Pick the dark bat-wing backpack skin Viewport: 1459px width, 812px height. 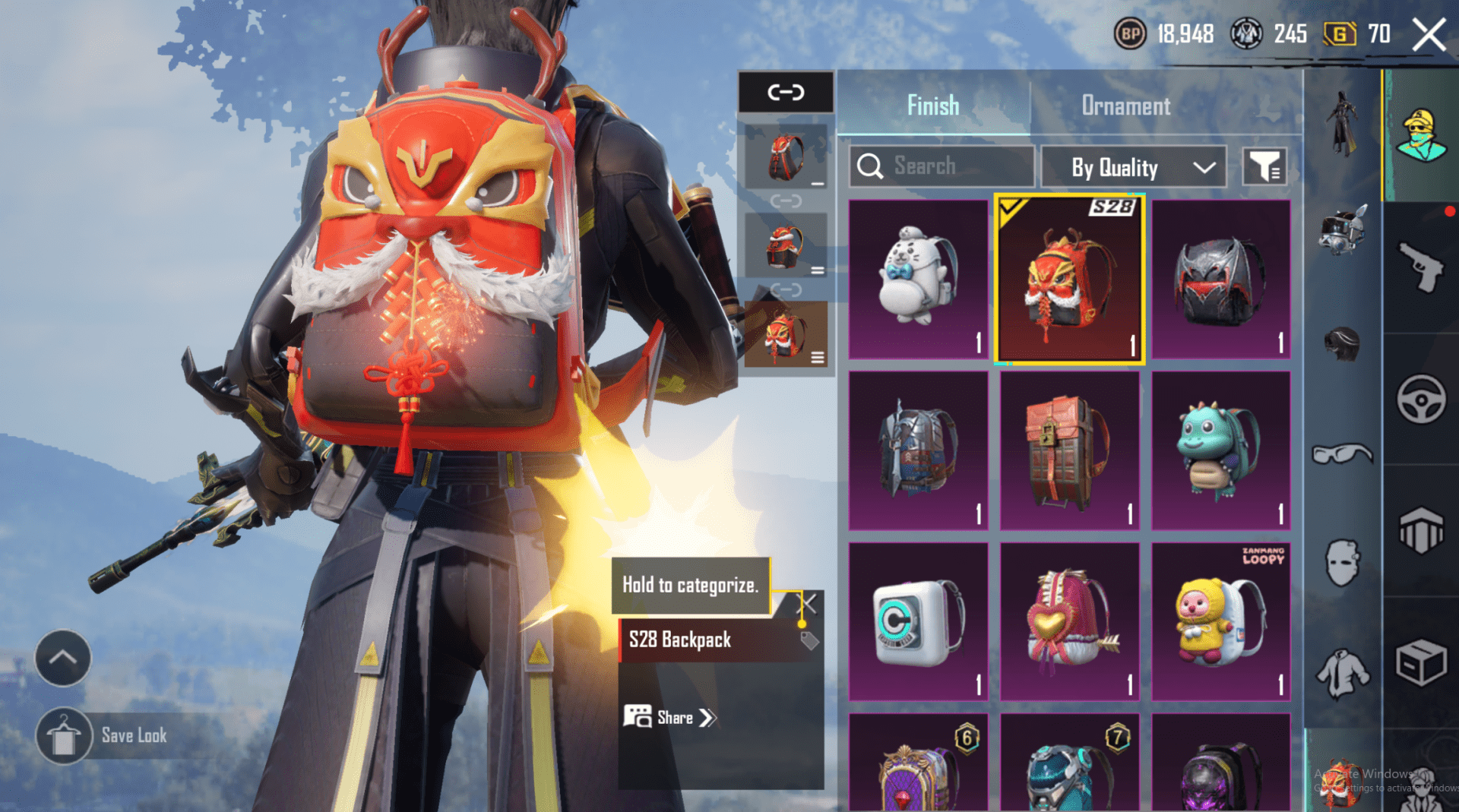(x=1220, y=279)
